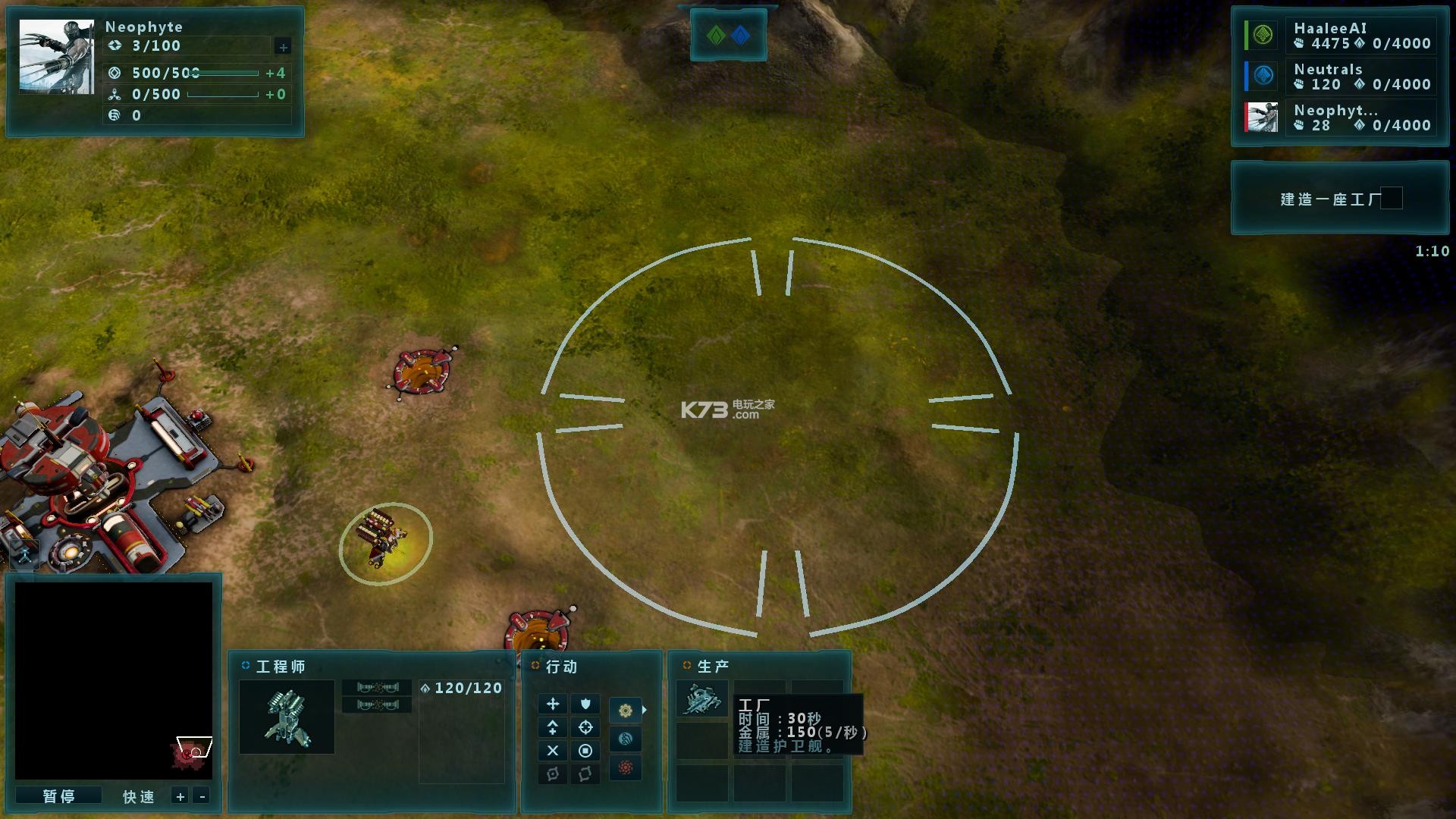
Task: Activate the crosshair attack command
Action: (585, 727)
